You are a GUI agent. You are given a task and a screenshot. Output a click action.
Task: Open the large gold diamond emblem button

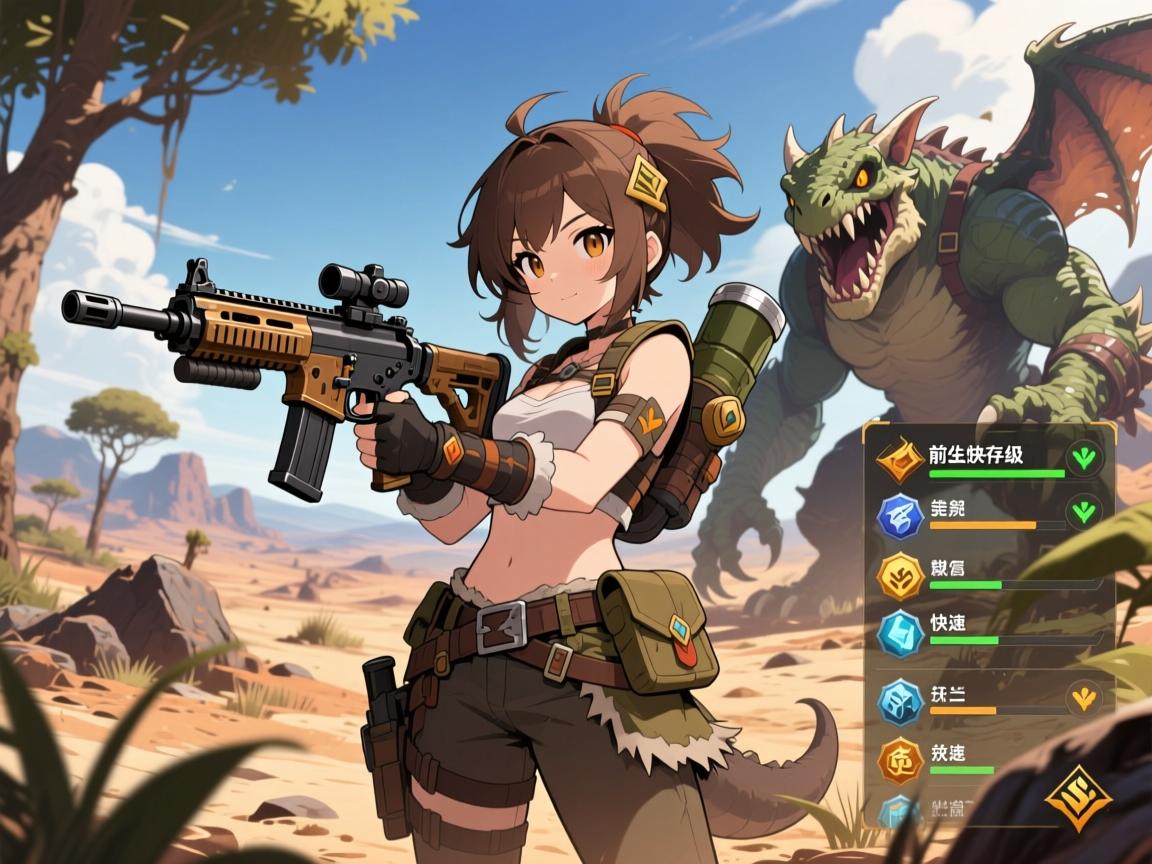click(x=1078, y=800)
